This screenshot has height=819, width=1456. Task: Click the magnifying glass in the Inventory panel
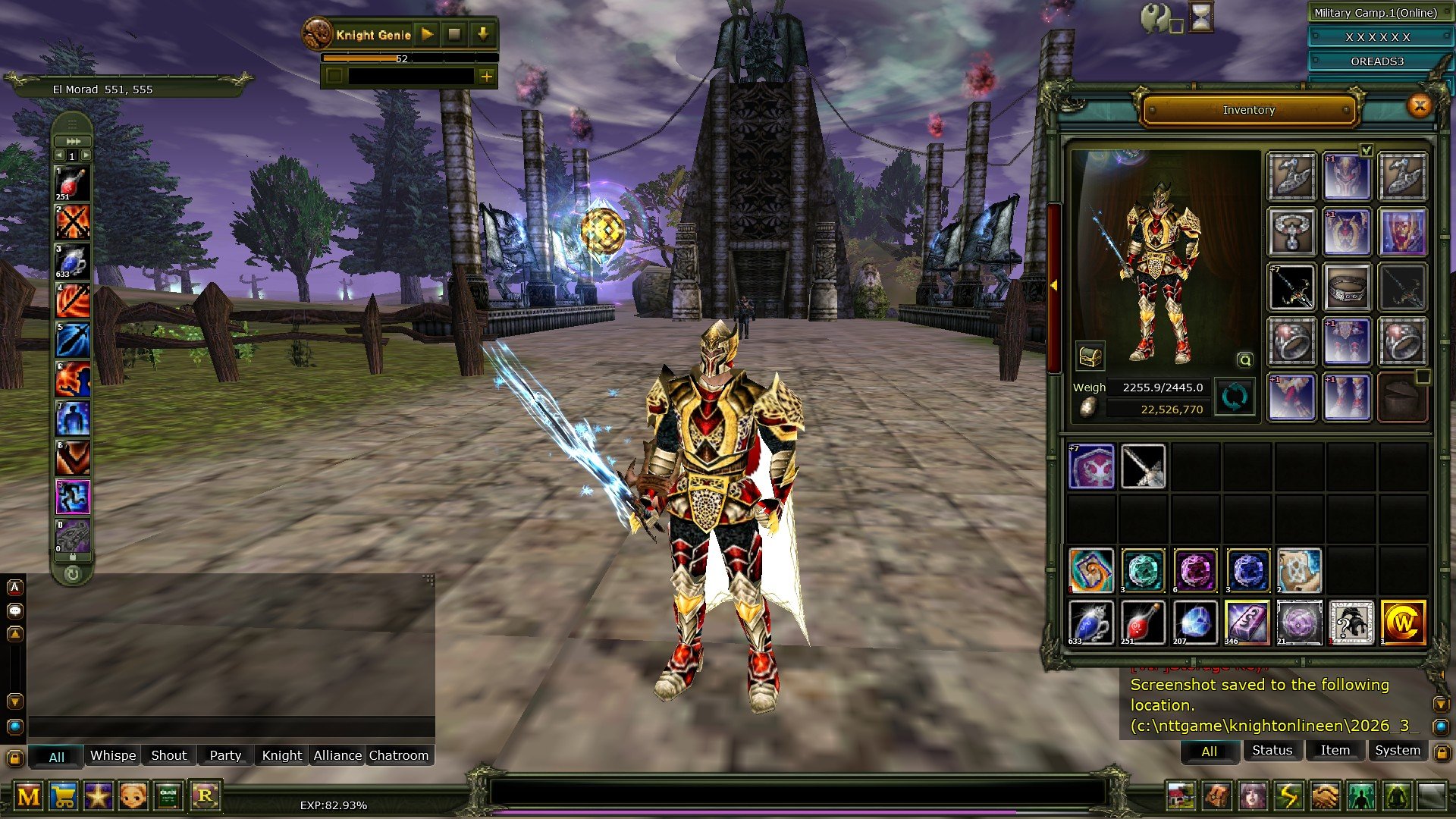pyautogui.click(x=1247, y=358)
